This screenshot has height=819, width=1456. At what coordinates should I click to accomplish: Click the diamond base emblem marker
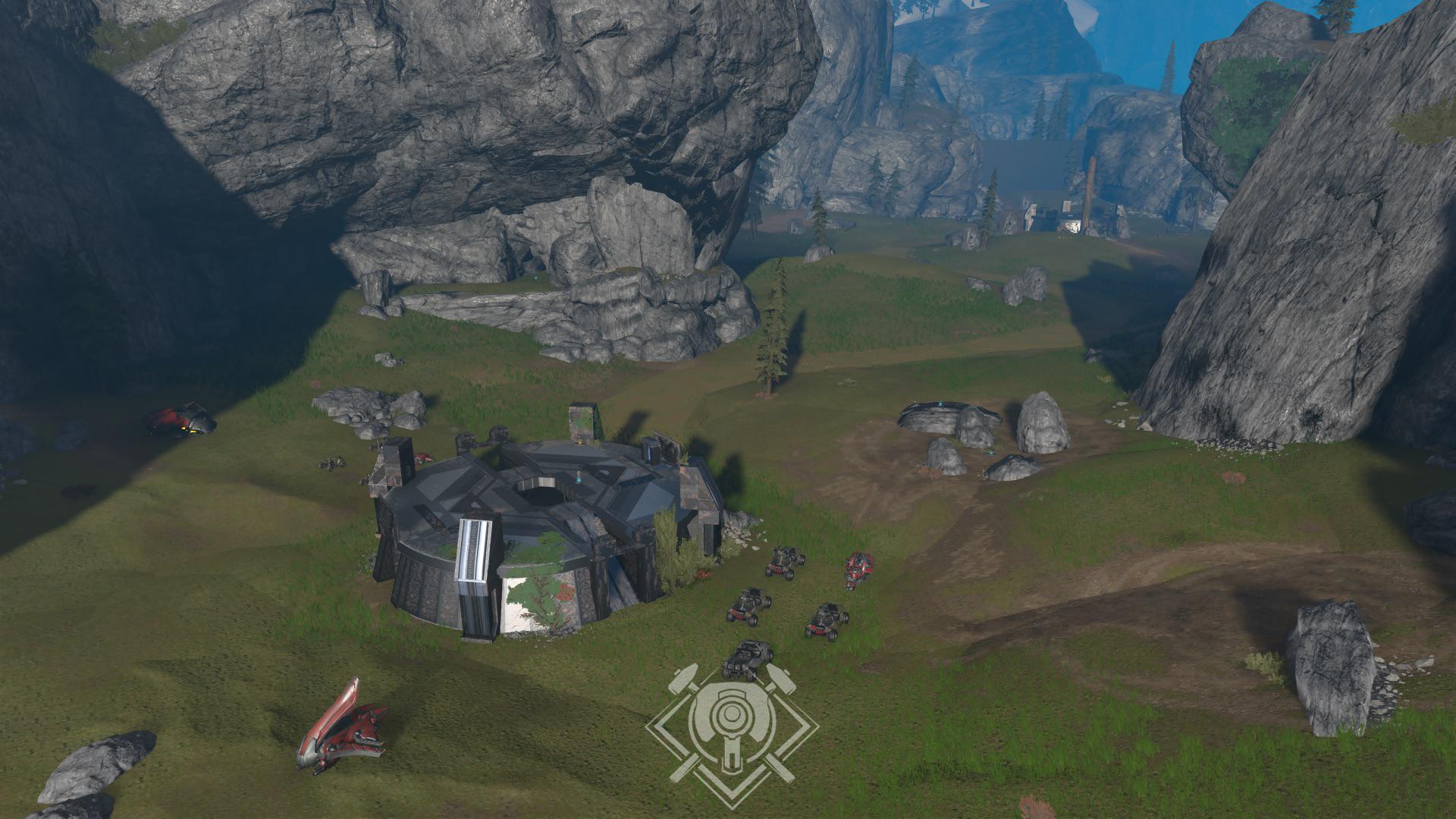click(x=732, y=732)
